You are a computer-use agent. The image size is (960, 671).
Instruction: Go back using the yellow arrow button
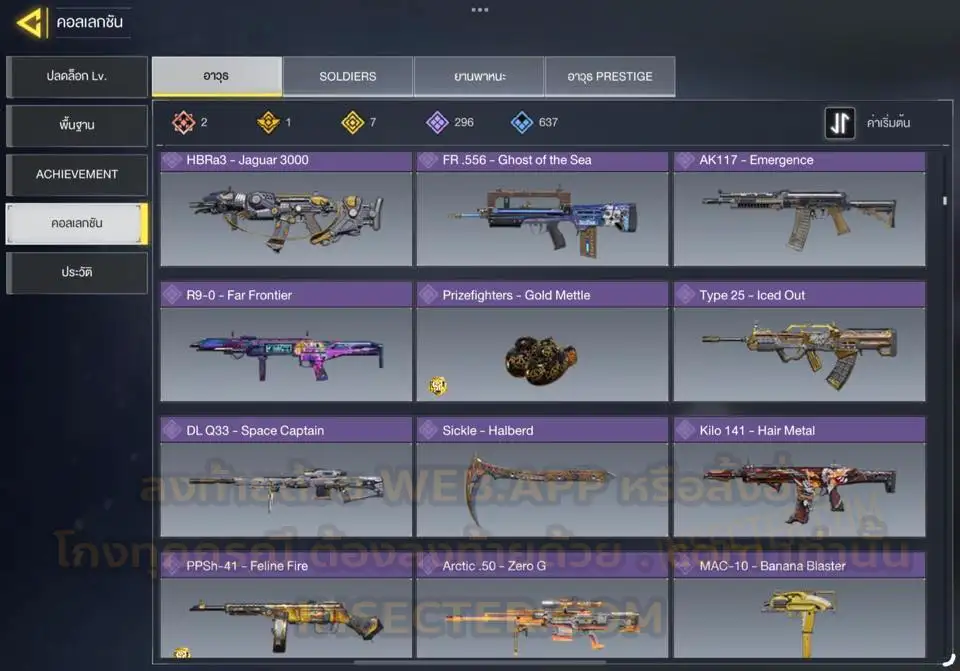[30, 22]
